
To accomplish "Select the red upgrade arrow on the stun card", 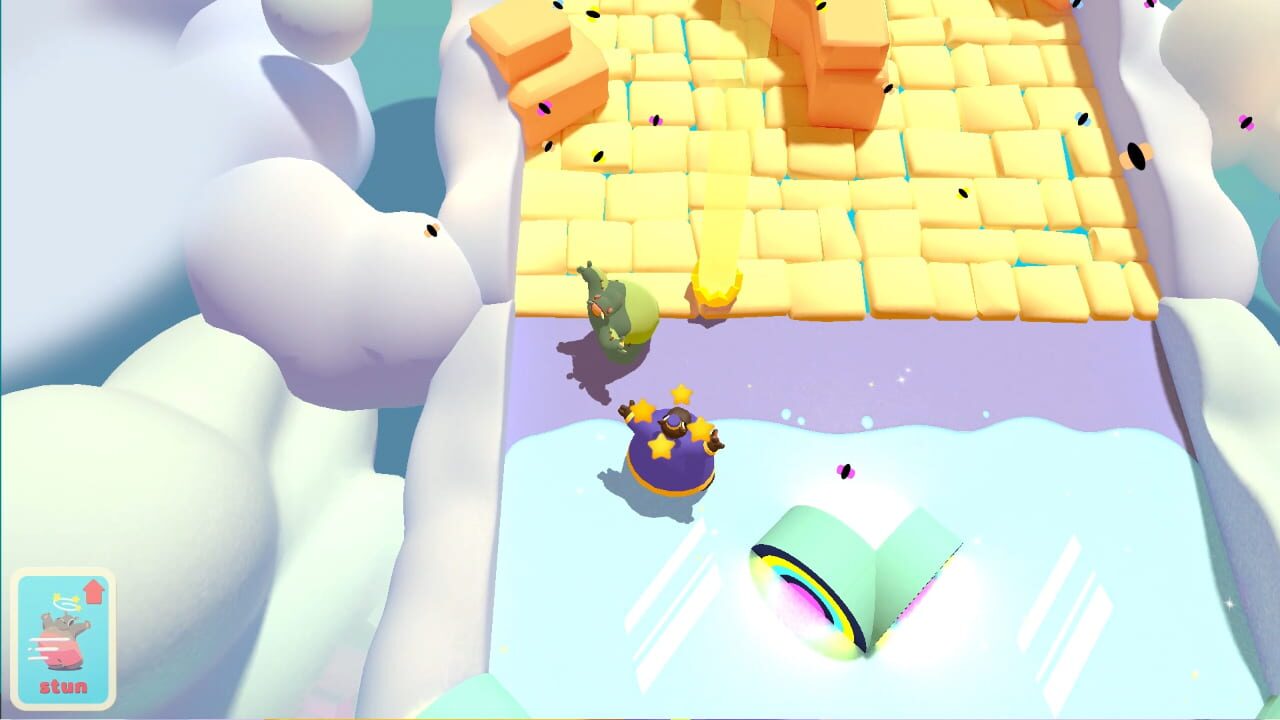I will (93, 590).
